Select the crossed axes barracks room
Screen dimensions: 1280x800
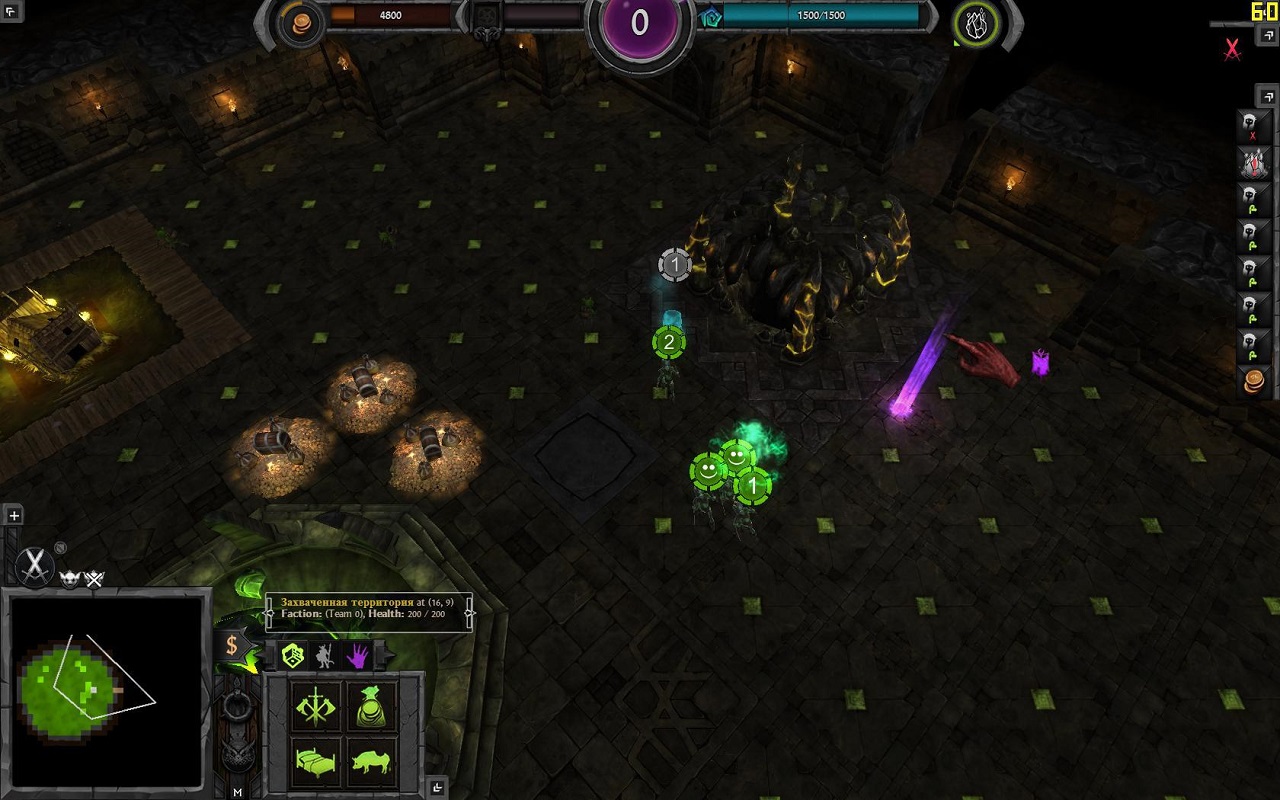[x=316, y=706]
